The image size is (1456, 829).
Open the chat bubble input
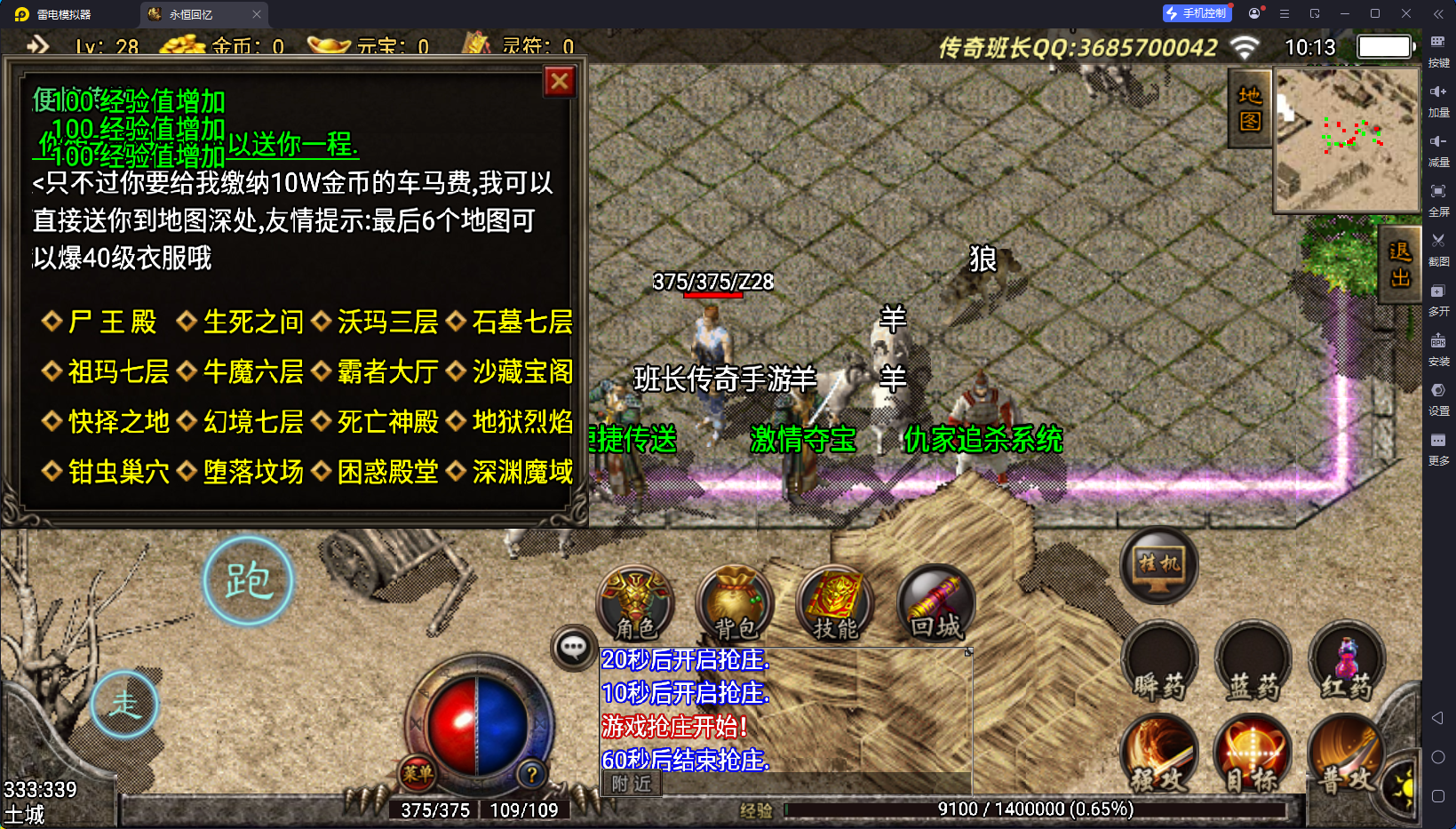573,648
